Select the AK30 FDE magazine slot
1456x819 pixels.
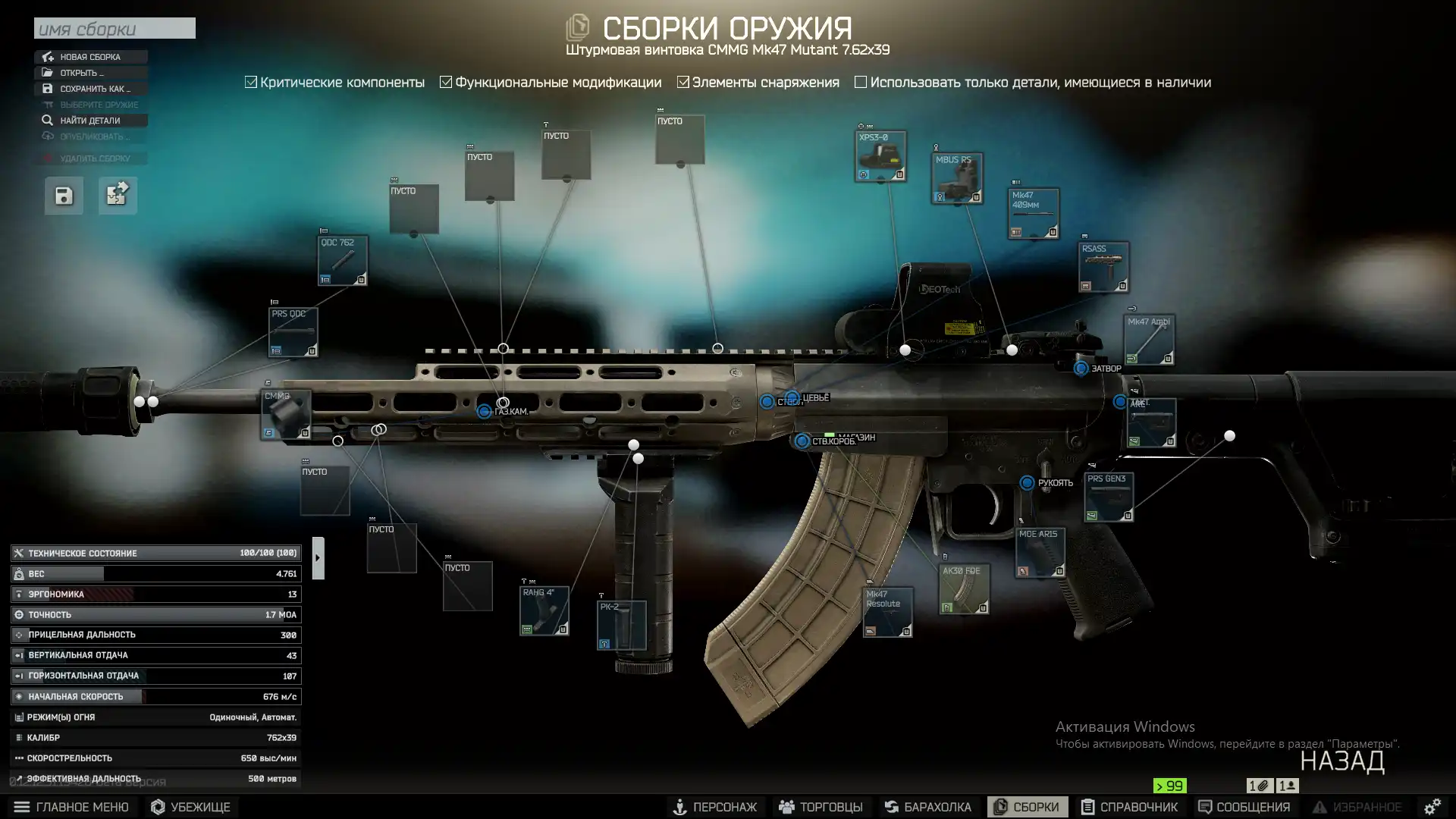coord(964,589)
